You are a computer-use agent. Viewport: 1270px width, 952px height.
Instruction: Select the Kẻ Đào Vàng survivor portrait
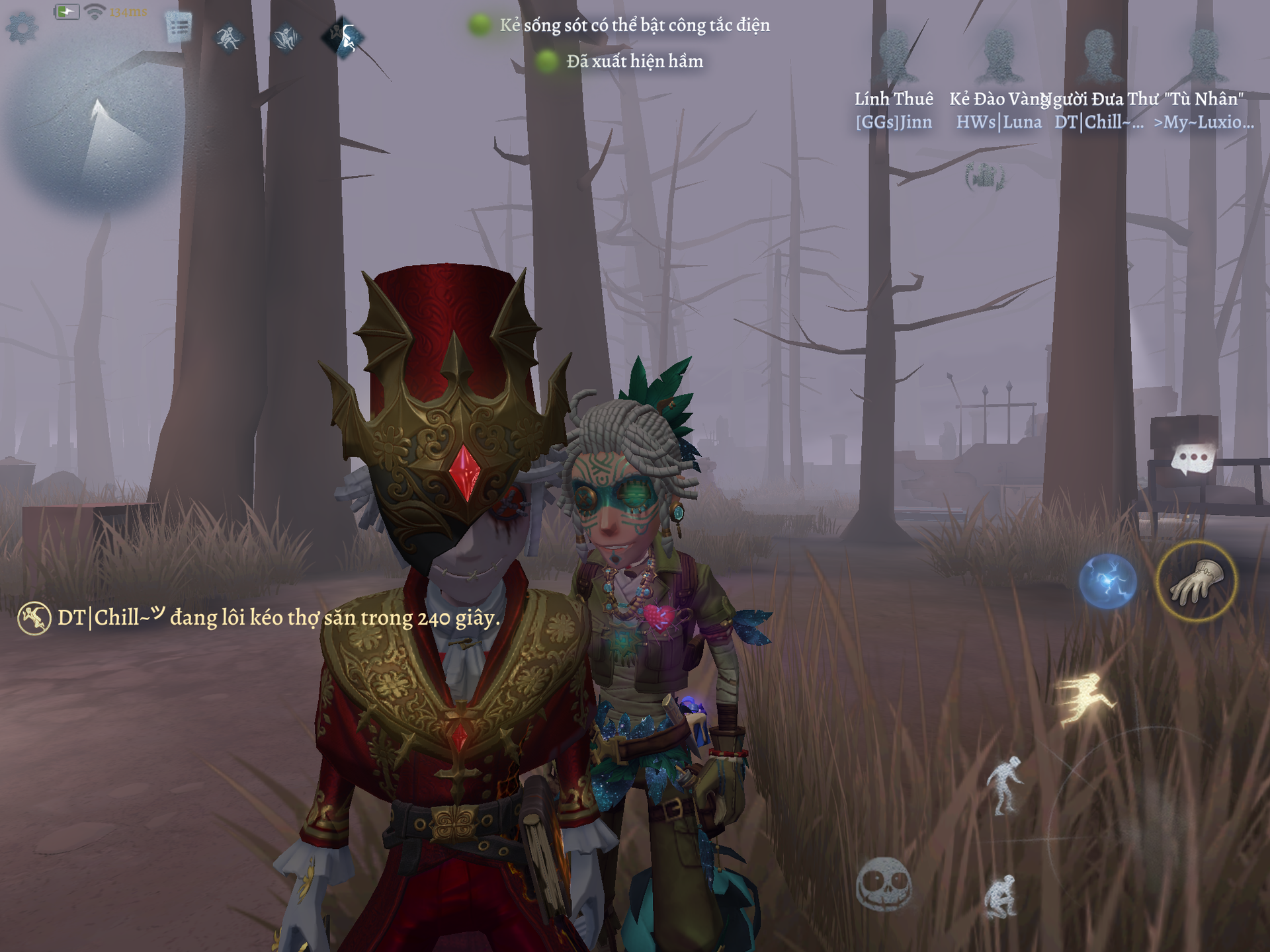click(999, 56)
